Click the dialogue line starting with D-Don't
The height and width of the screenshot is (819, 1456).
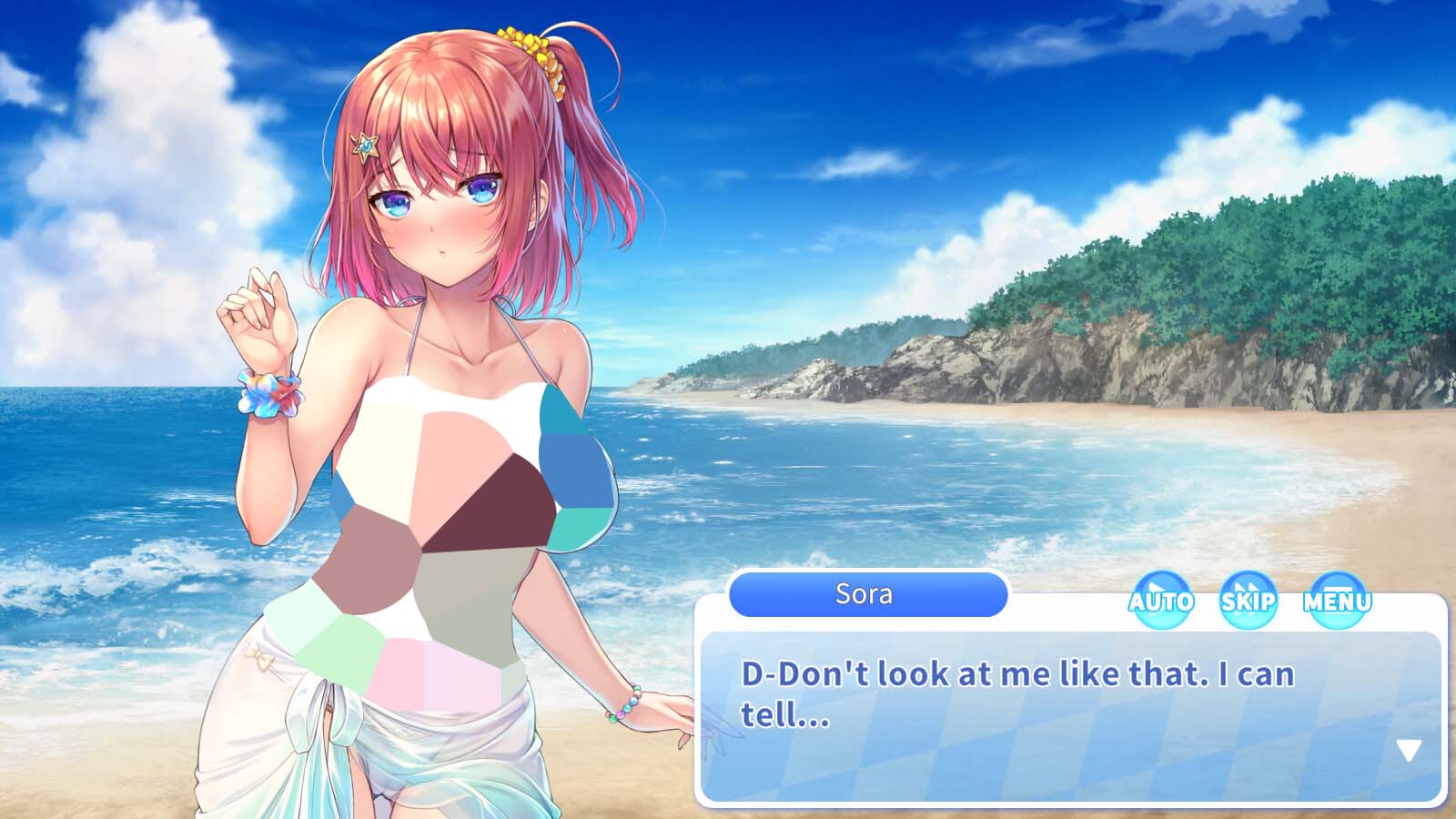[1019, 675]
